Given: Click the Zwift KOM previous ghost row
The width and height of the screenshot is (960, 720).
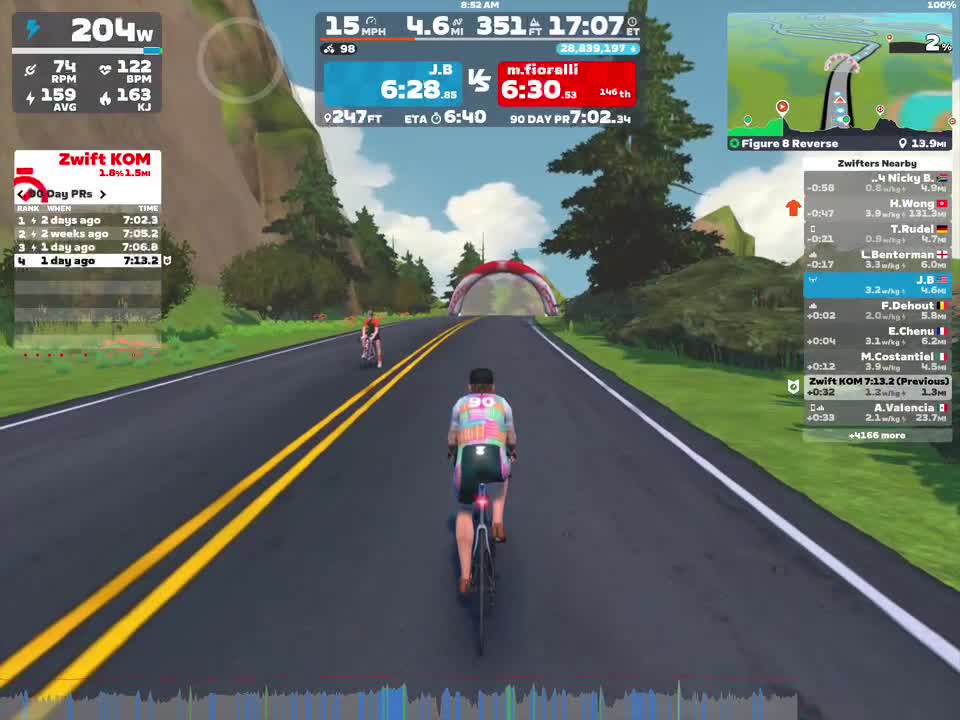Looking at the screenshot, I should (877, 386).
